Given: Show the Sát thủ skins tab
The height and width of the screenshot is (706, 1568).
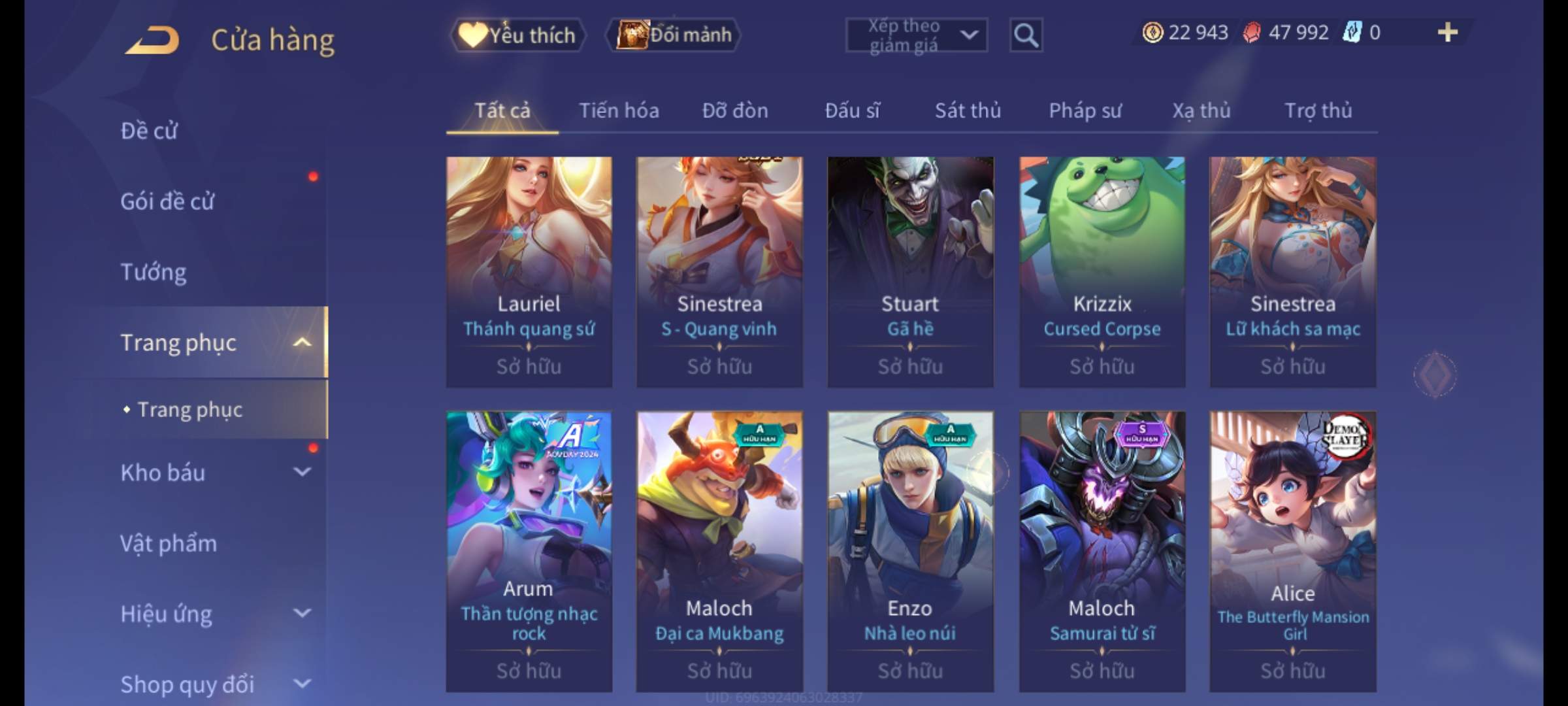Looking at the screenshot, I should pyautogui.click(x=968, y=111).
